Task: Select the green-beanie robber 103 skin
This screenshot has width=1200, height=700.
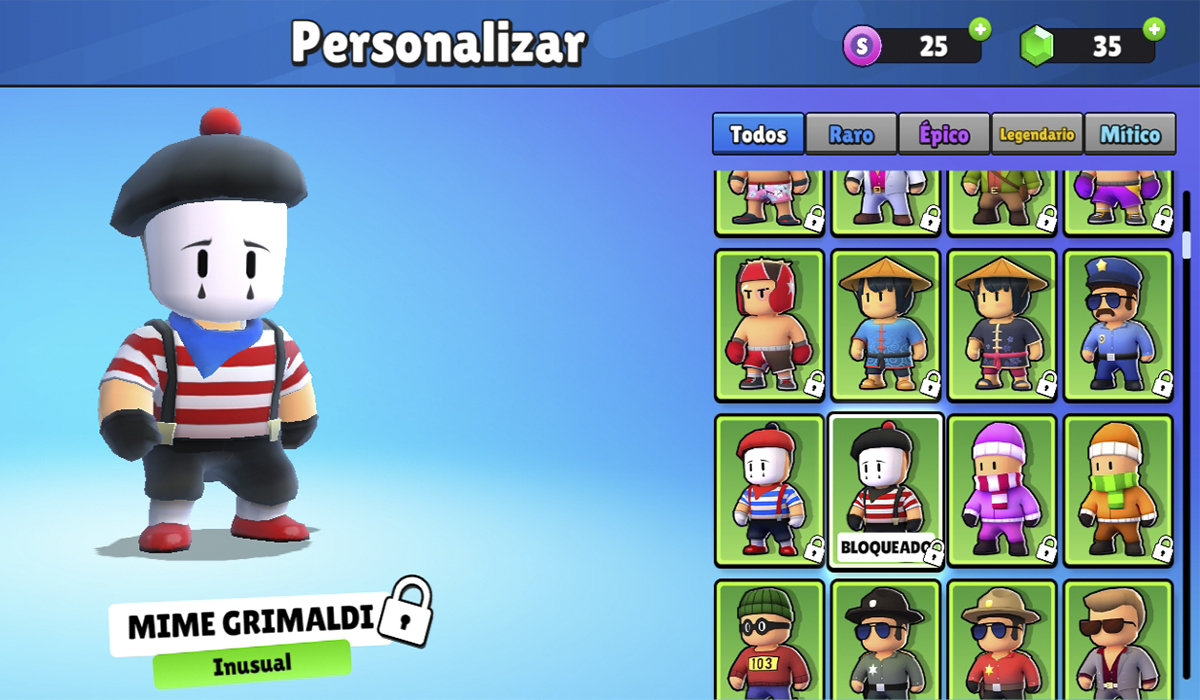Action: click(x=769, y=640)
